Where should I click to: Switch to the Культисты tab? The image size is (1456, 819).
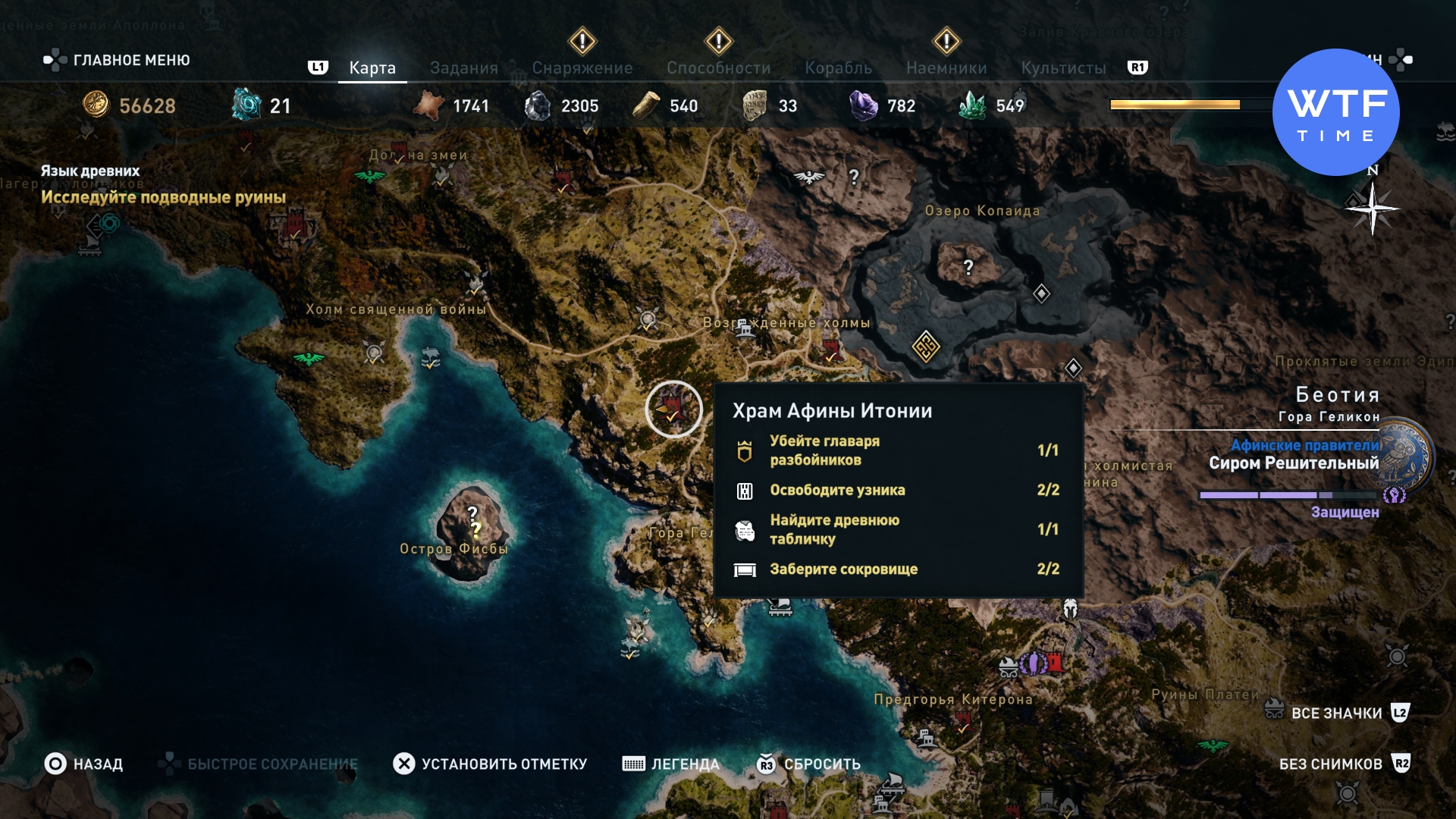[x=1063, y=68]
